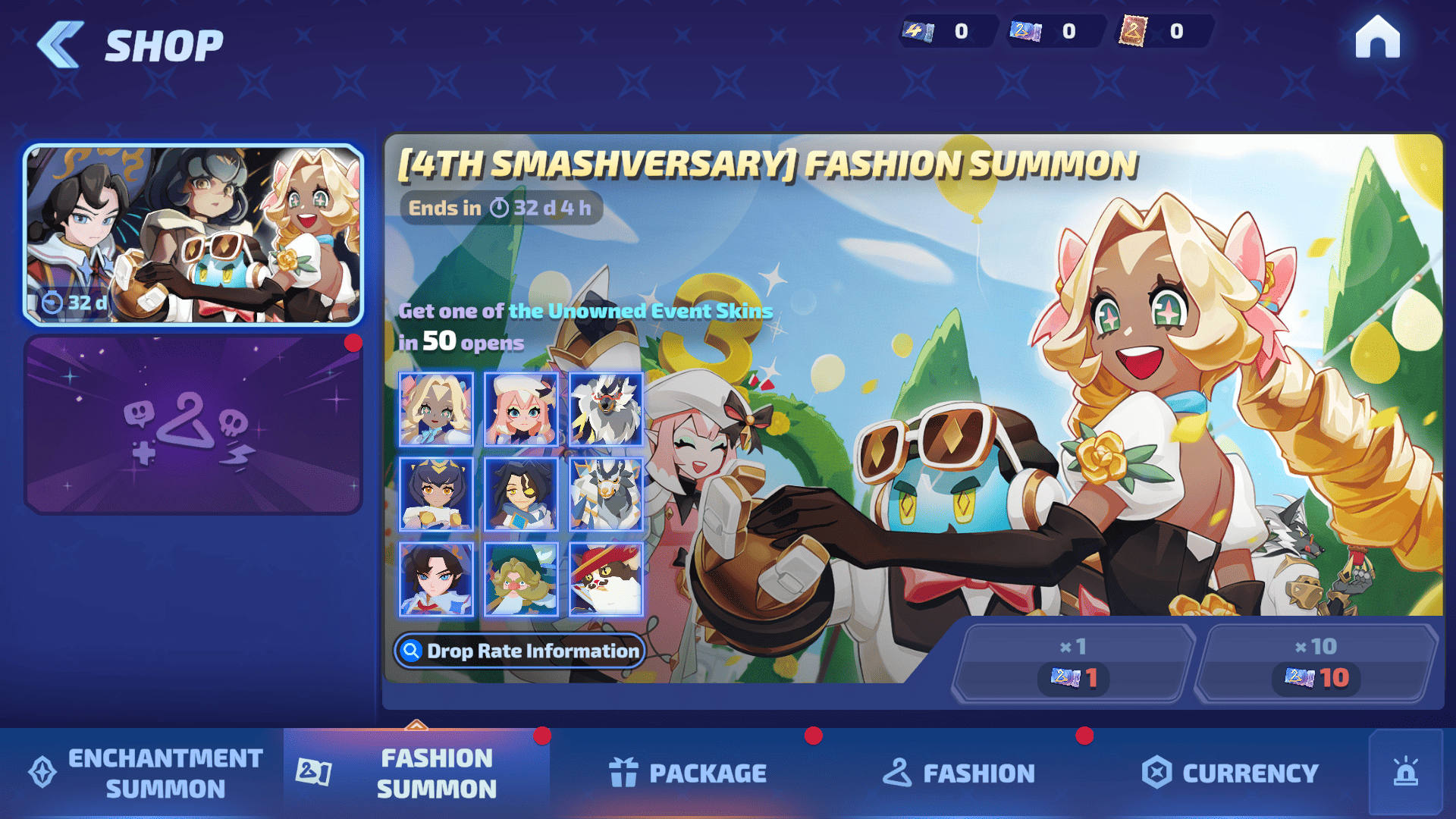Inspect the red-hatted cat skin

point(606,579)
